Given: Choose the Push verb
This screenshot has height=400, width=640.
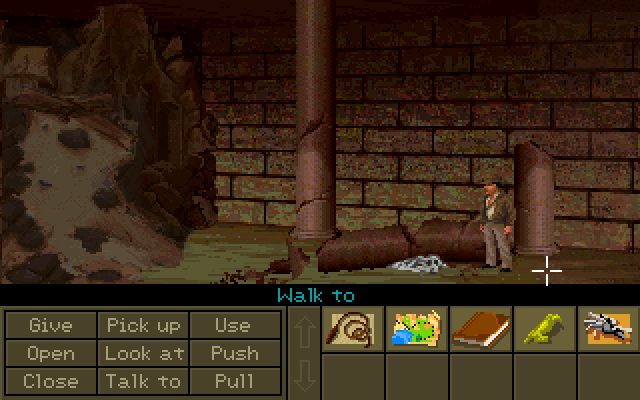Looking at the screenshot, I should pos(234,353).
